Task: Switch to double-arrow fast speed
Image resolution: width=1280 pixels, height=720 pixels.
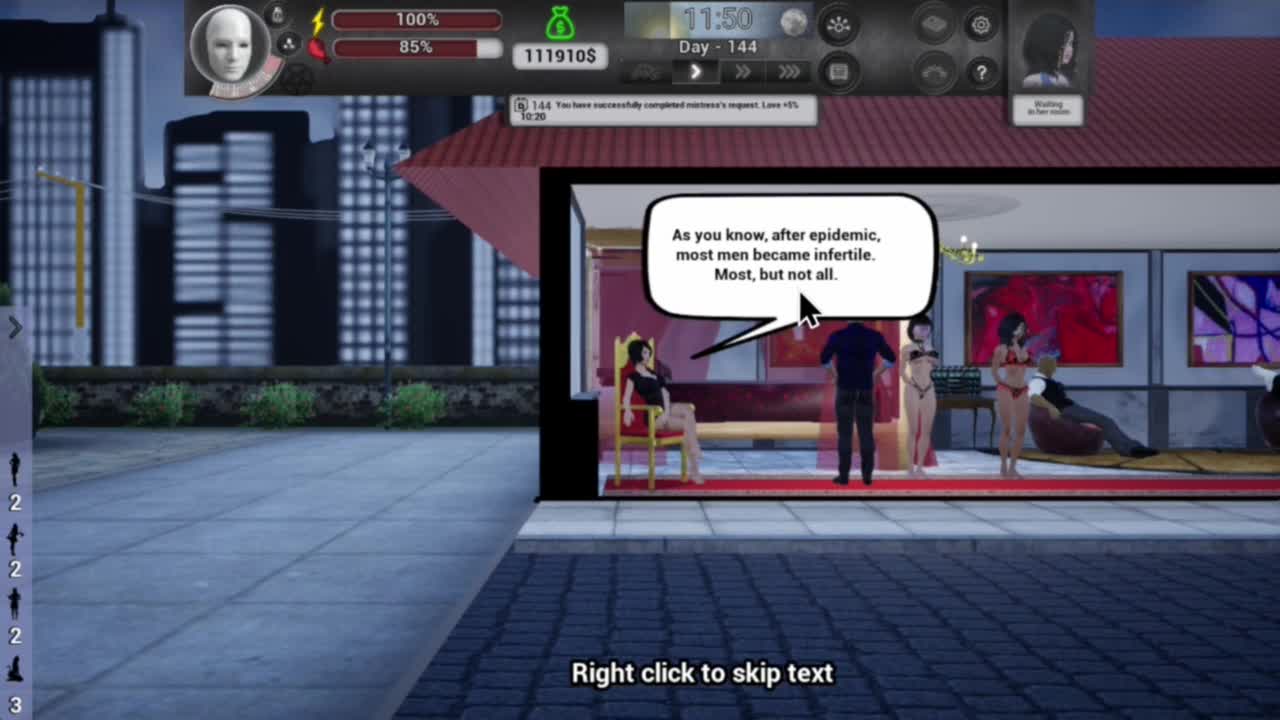Action: click(x=742, y=71)
